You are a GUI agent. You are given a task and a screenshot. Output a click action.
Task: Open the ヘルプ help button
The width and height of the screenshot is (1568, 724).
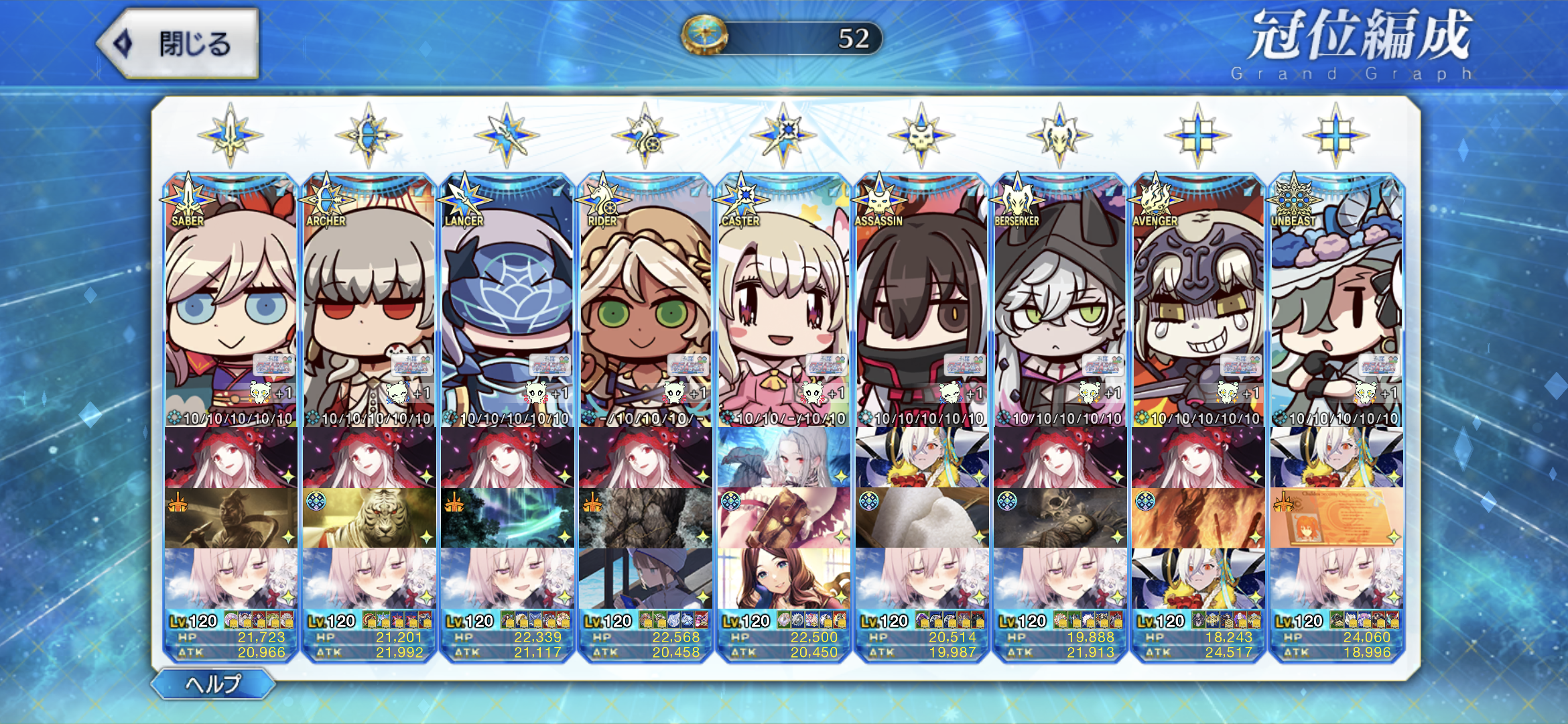[213, 684]
